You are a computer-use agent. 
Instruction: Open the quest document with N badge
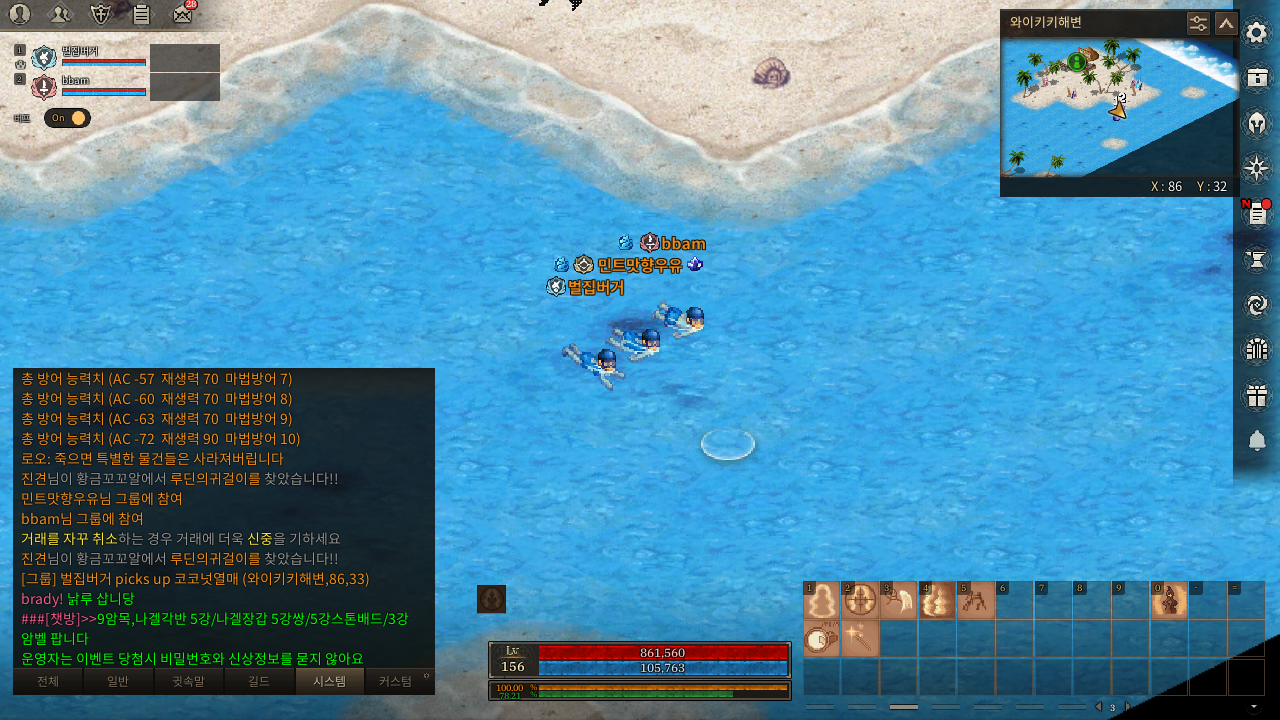point(1257,213)
